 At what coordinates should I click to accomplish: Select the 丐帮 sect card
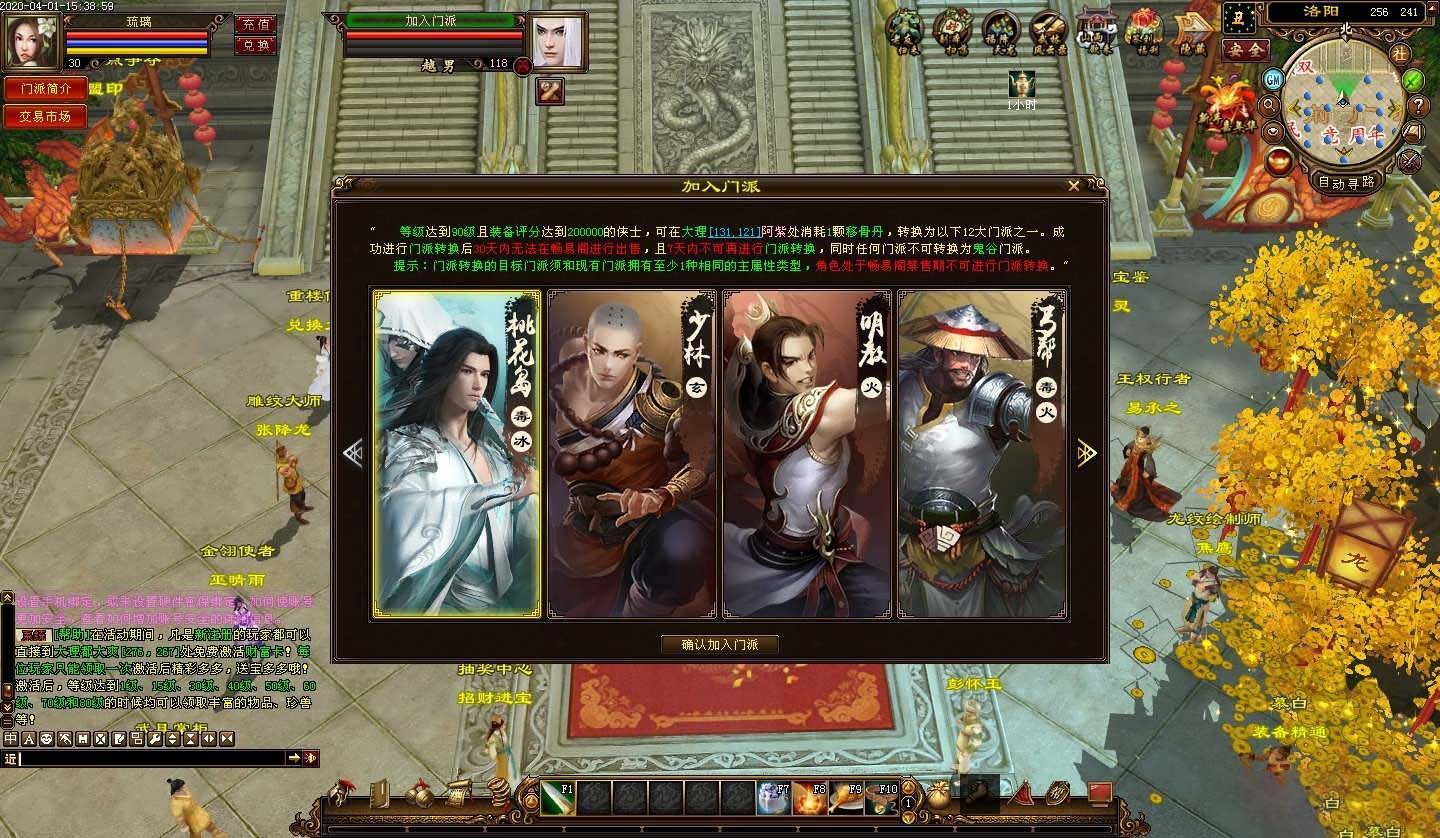[x=981, y=454]
